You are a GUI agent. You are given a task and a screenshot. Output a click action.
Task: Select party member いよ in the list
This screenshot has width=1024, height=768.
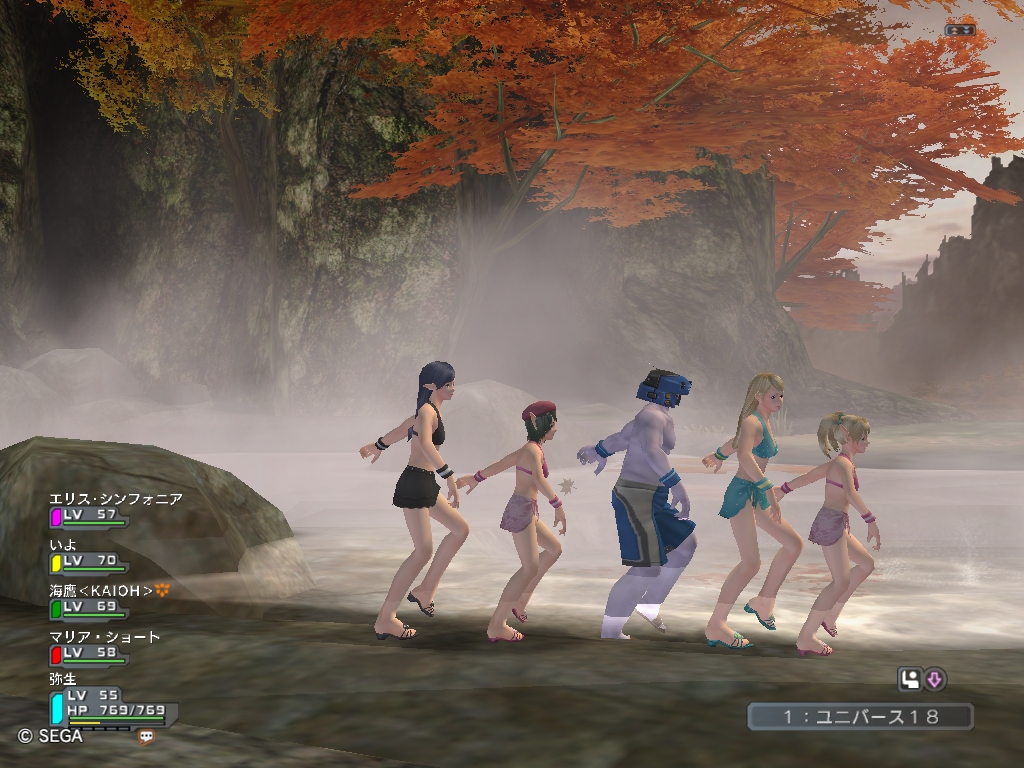(64, 545)
